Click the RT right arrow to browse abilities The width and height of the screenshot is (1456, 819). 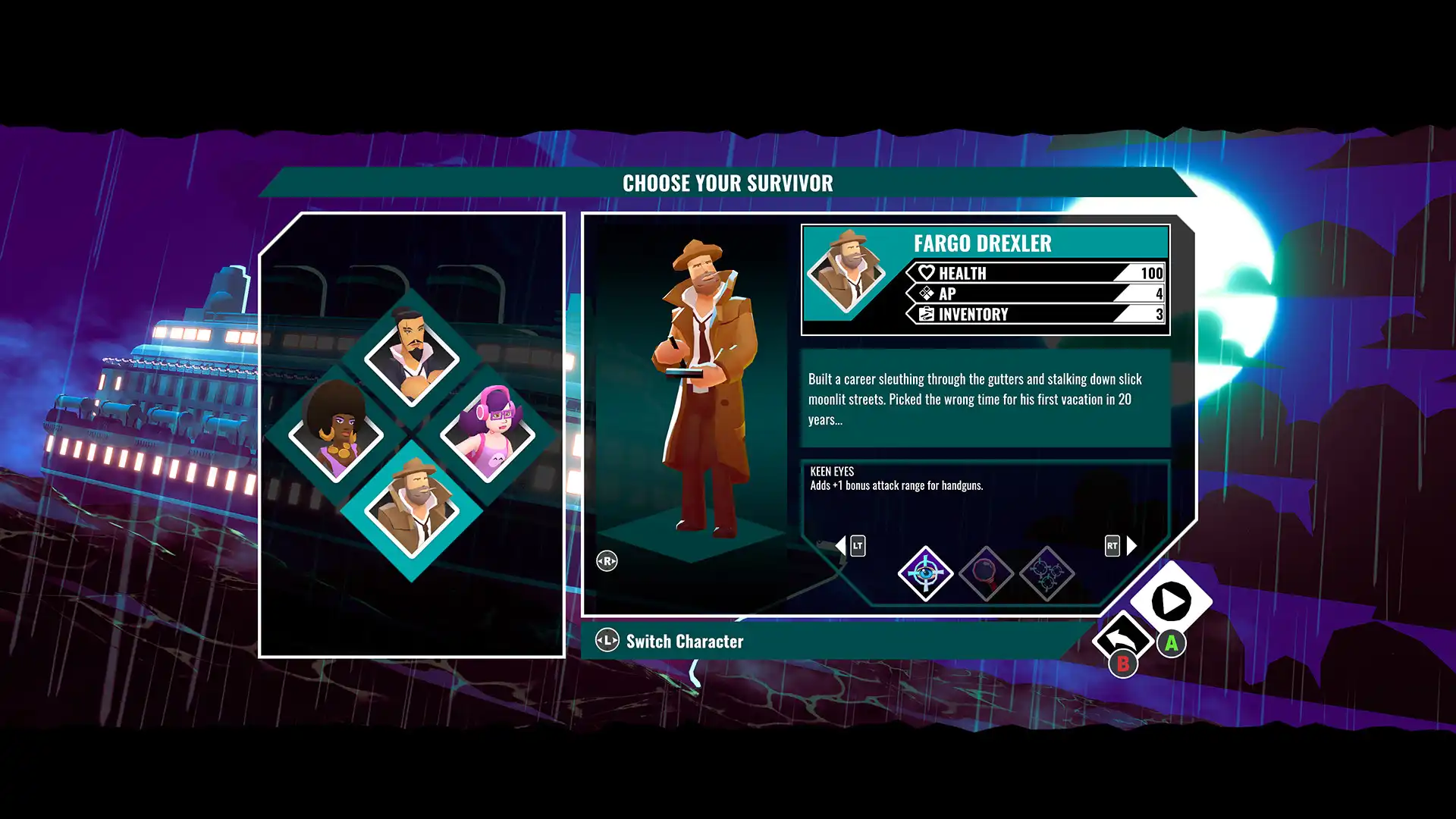[1129, 545]
